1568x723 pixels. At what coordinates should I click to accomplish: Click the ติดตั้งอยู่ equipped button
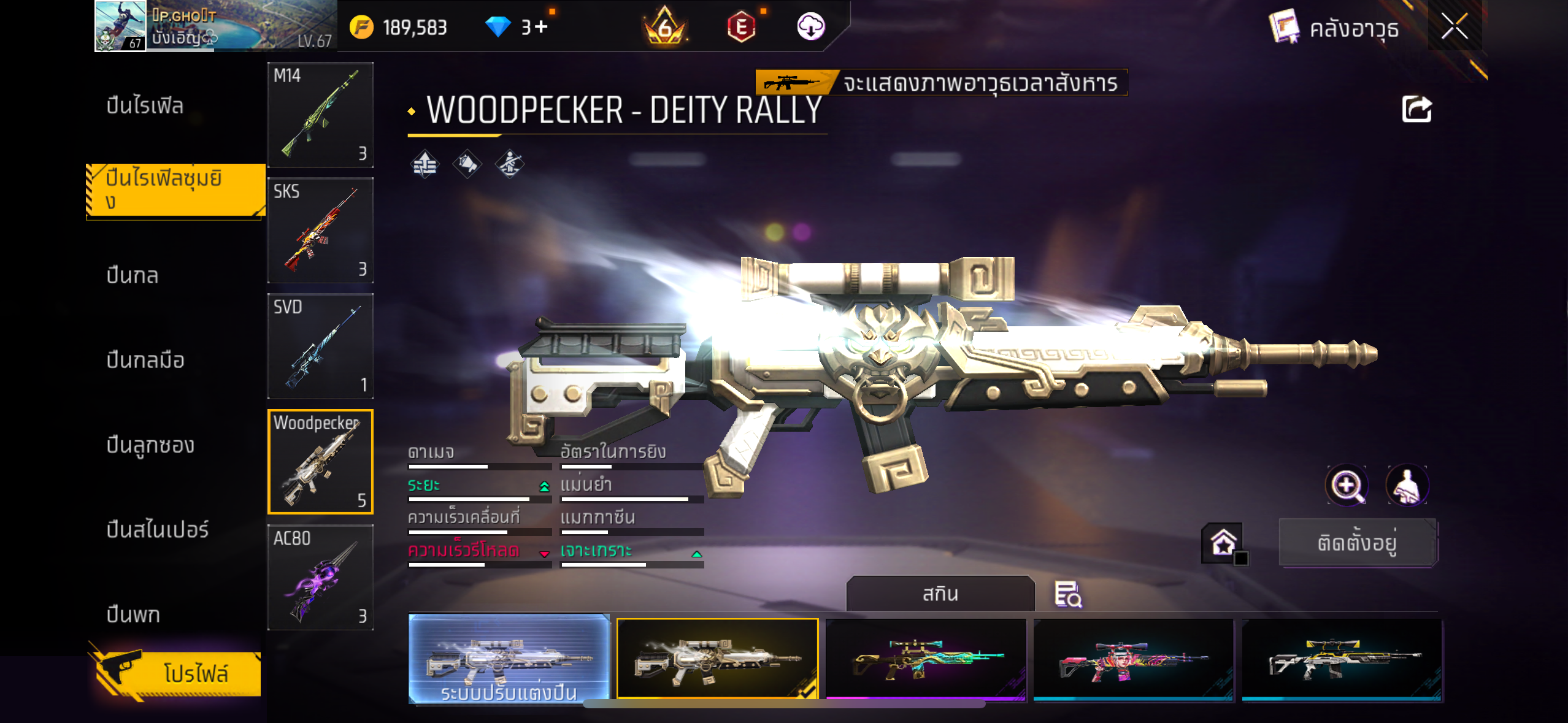[x=1357, y=543]
